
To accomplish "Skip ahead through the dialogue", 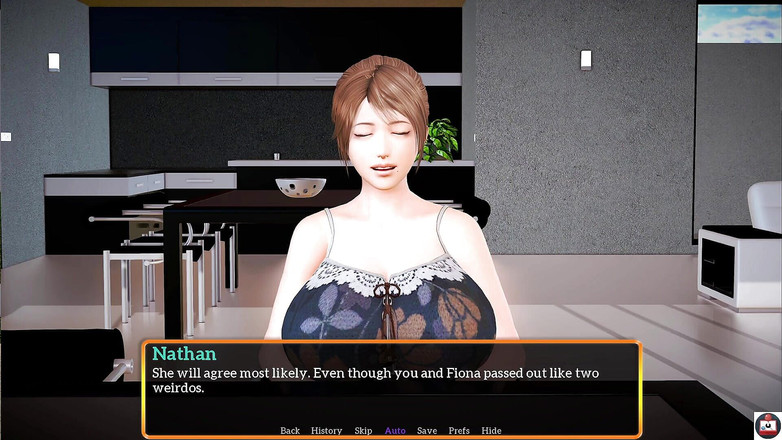I will (x=363, y=431).
